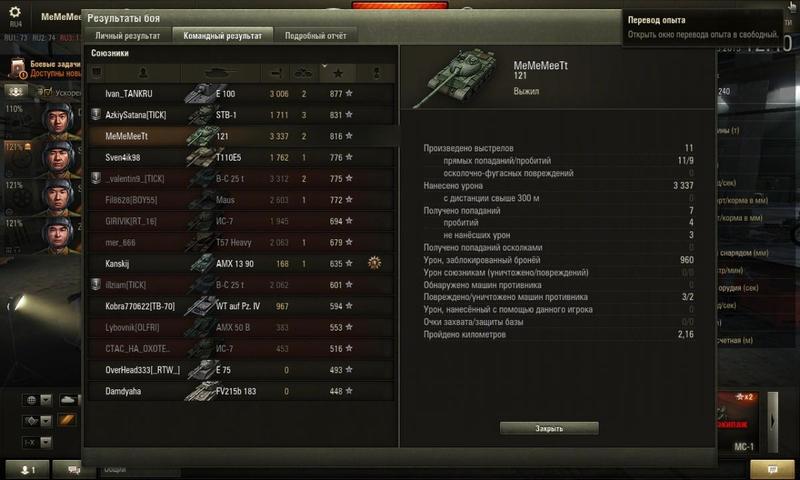Show the Подробный отчёт tab
The height and width of the screenshot is (480, 800).
pos(315,36)
